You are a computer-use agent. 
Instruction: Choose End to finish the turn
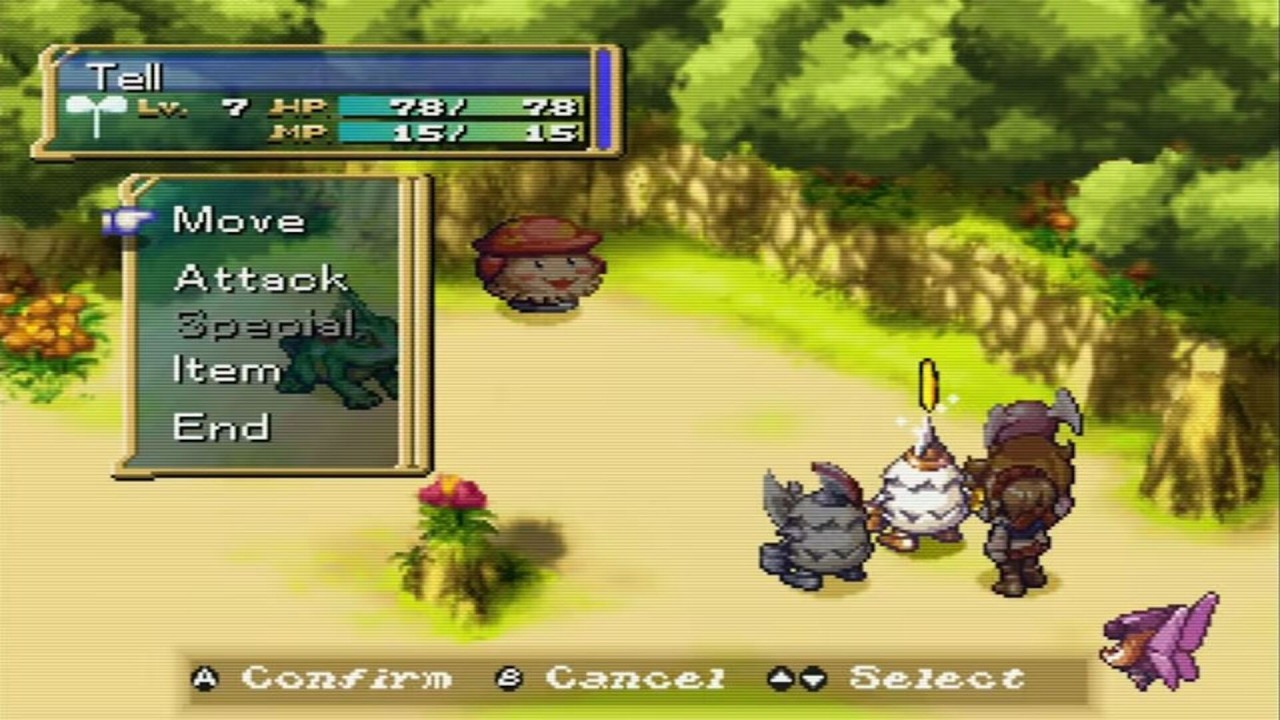point(221,427)
